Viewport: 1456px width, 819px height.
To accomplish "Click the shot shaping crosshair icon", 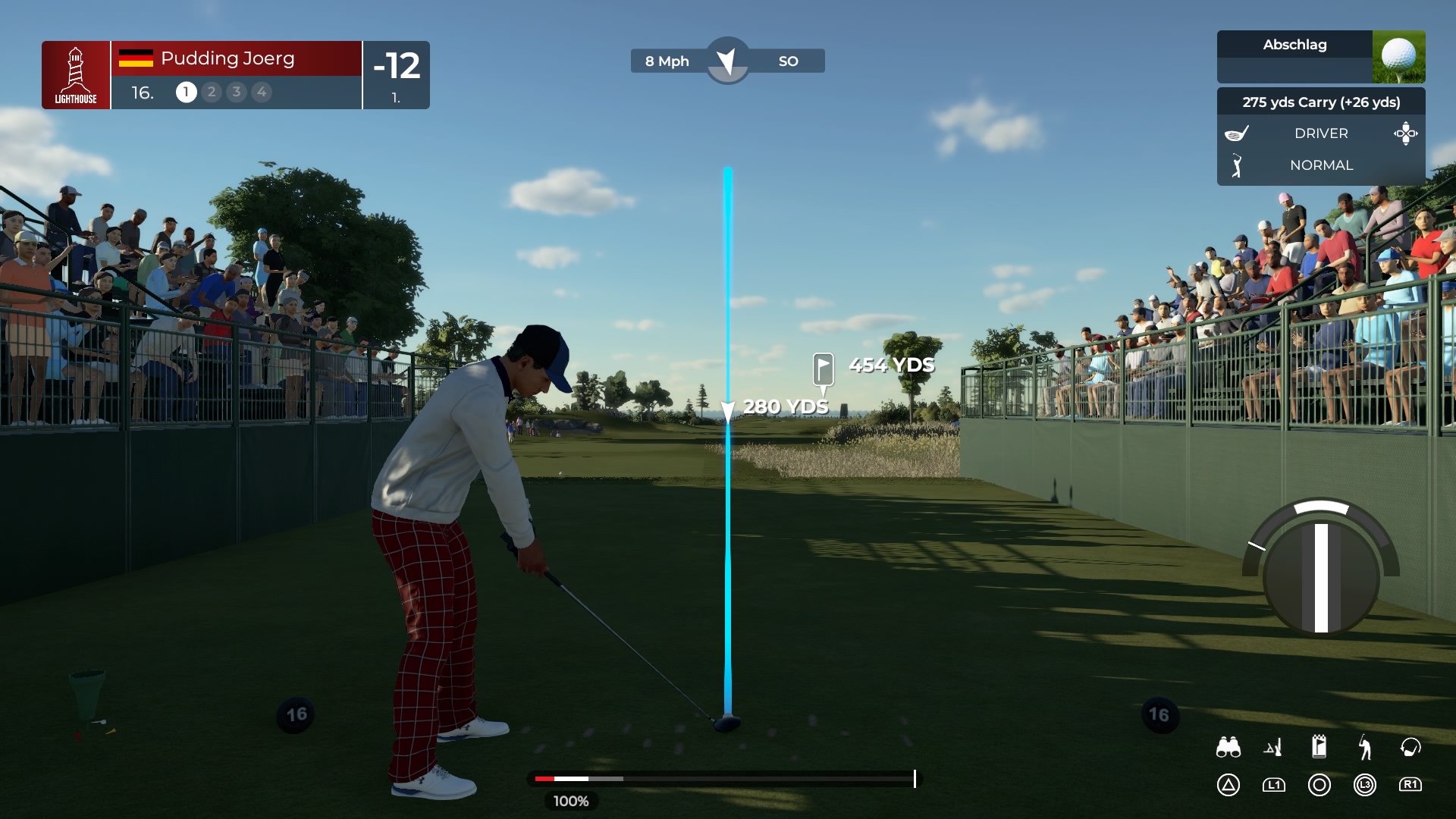I will [x=1405, y=133].
